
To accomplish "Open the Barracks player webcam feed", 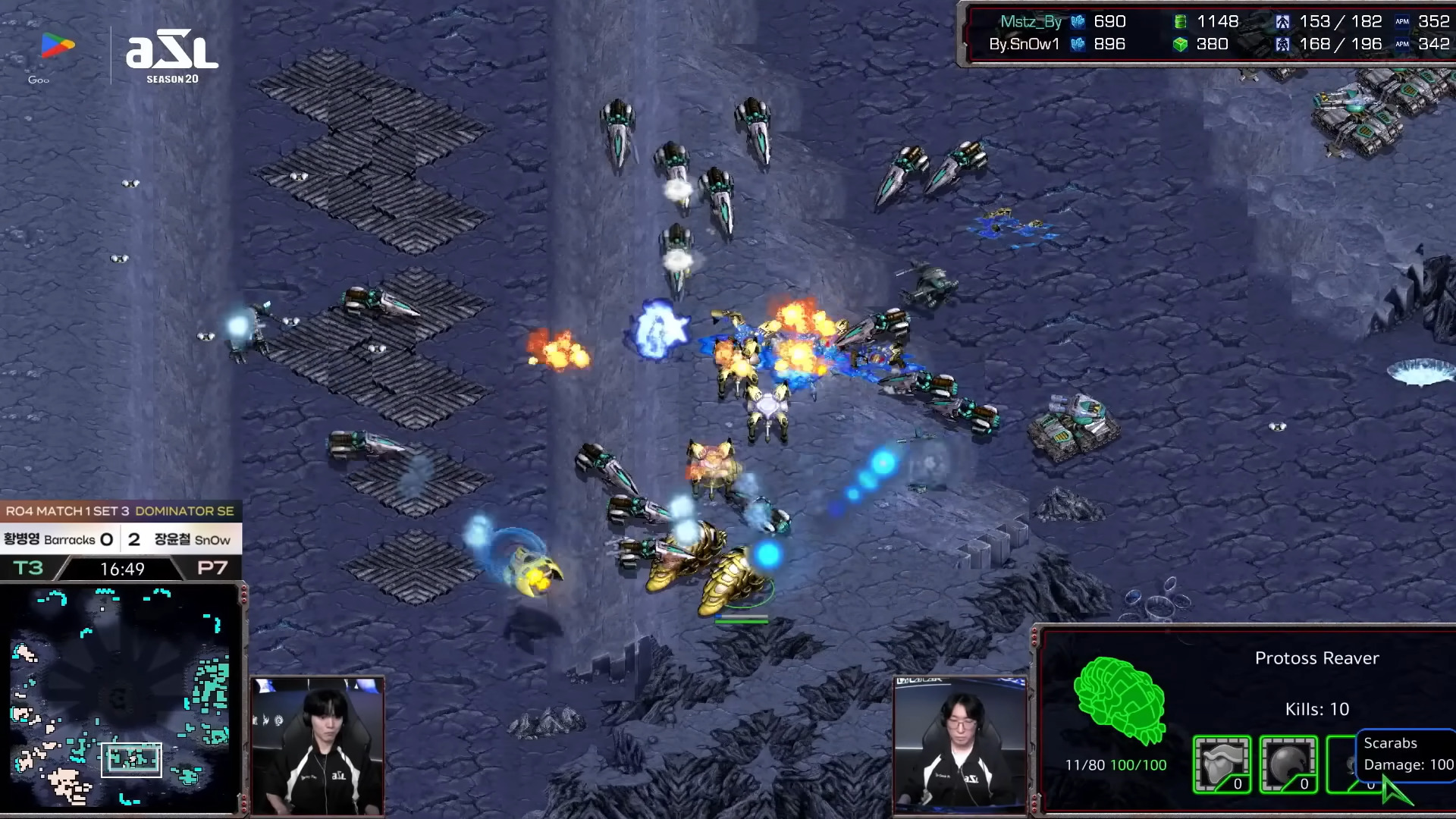I will [x=318, y=745].
